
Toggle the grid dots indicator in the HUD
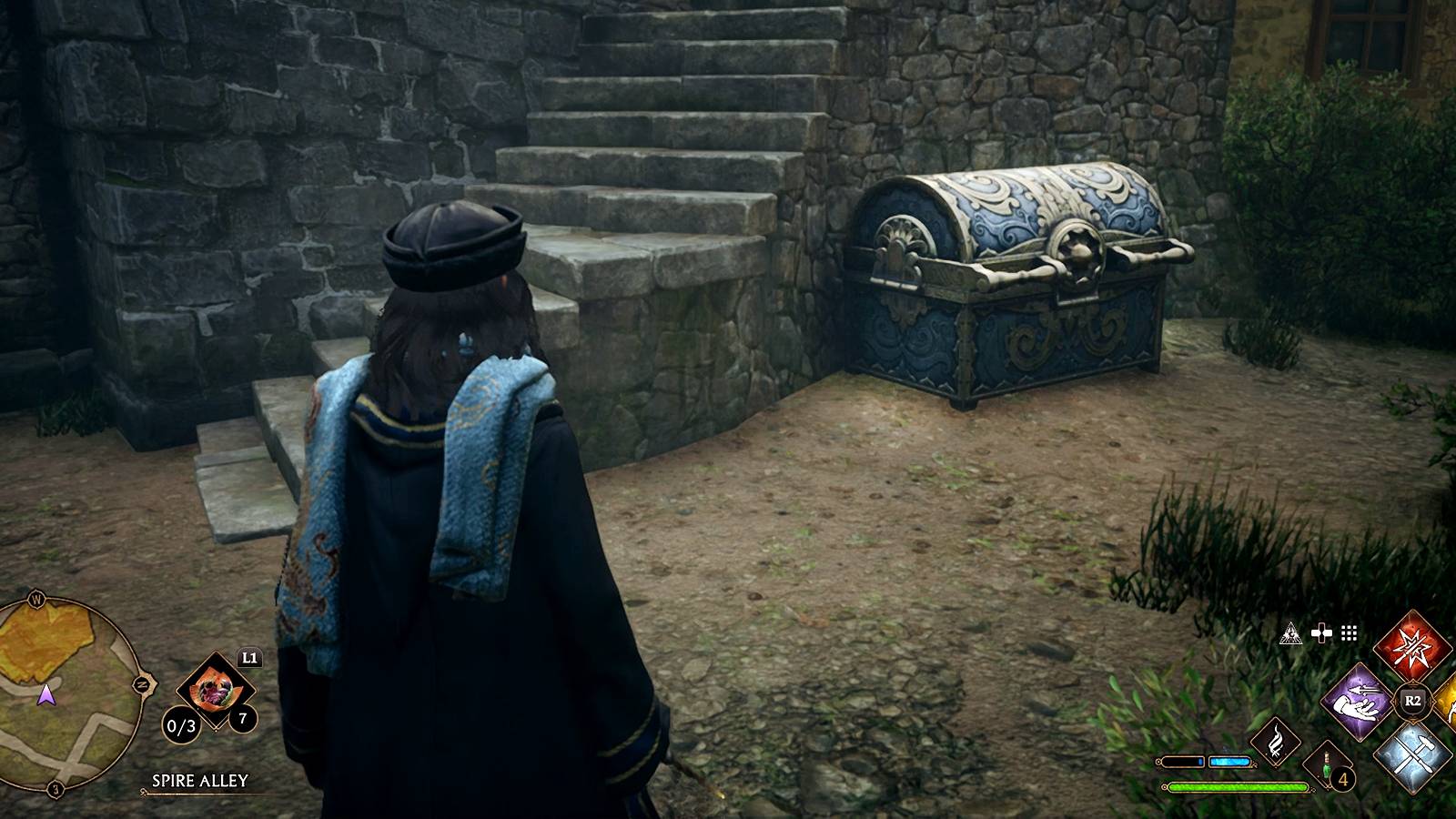point(1348,633)
